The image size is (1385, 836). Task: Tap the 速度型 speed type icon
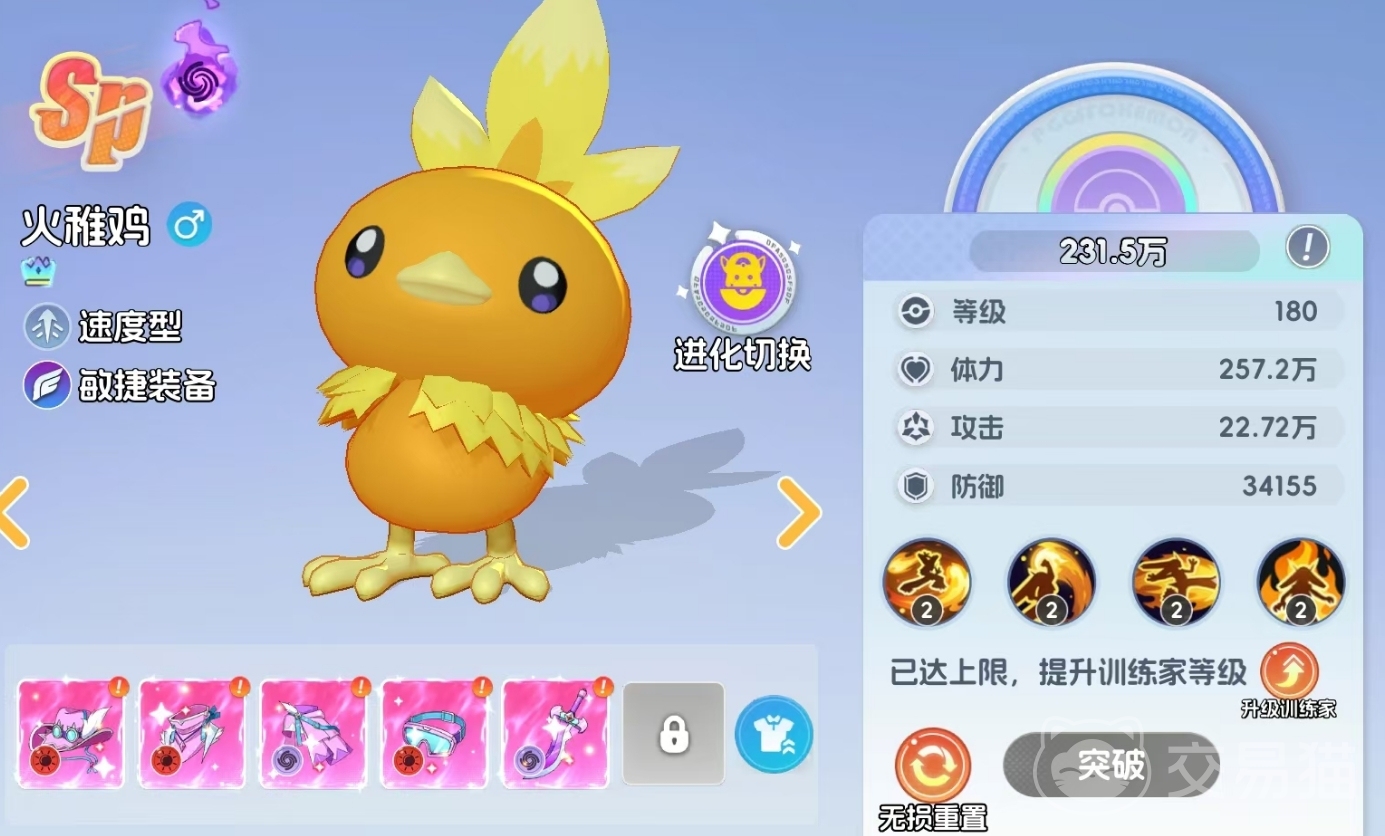[x=46, y=326]
